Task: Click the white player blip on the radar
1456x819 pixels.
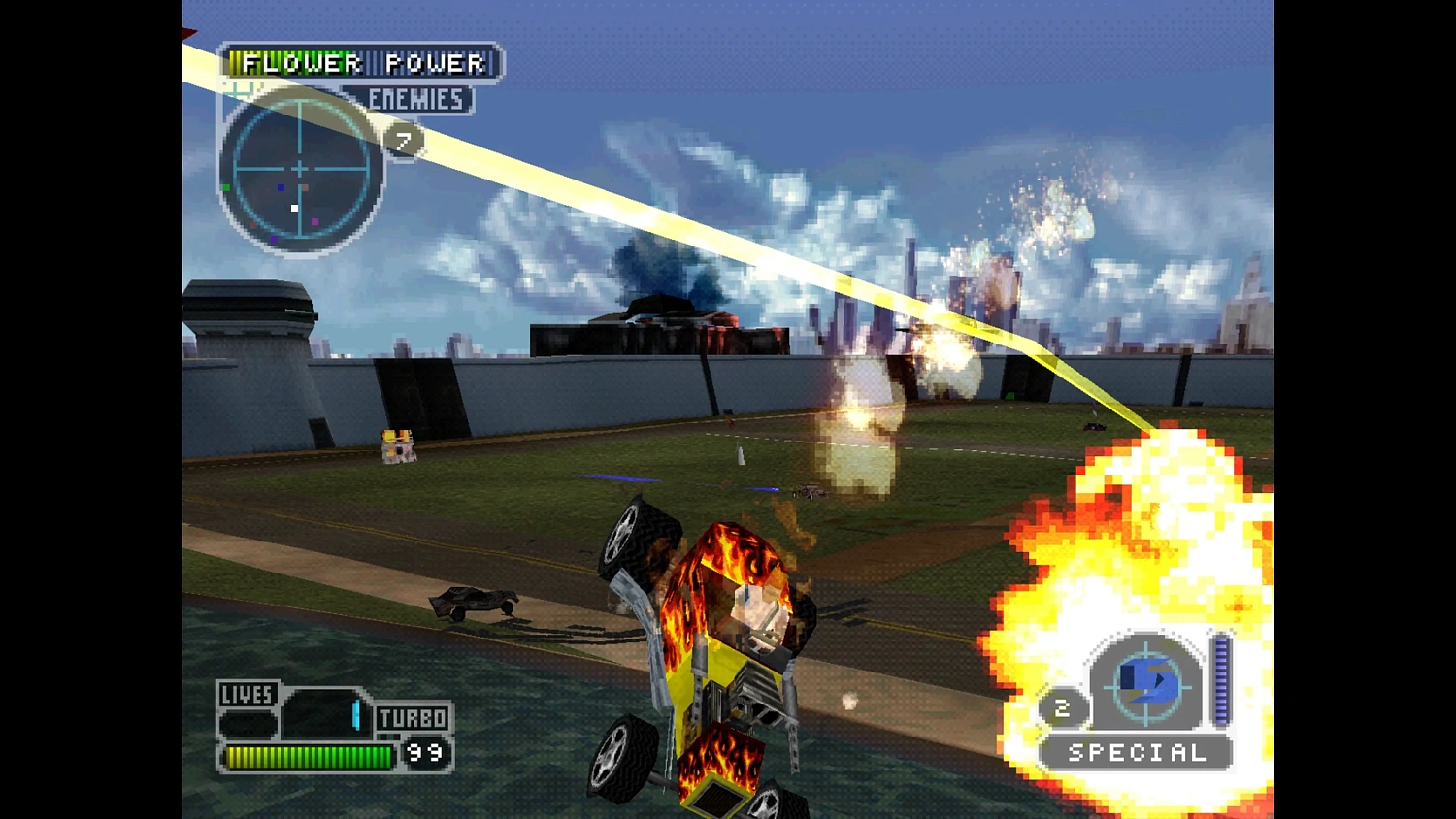Action: 294,208
